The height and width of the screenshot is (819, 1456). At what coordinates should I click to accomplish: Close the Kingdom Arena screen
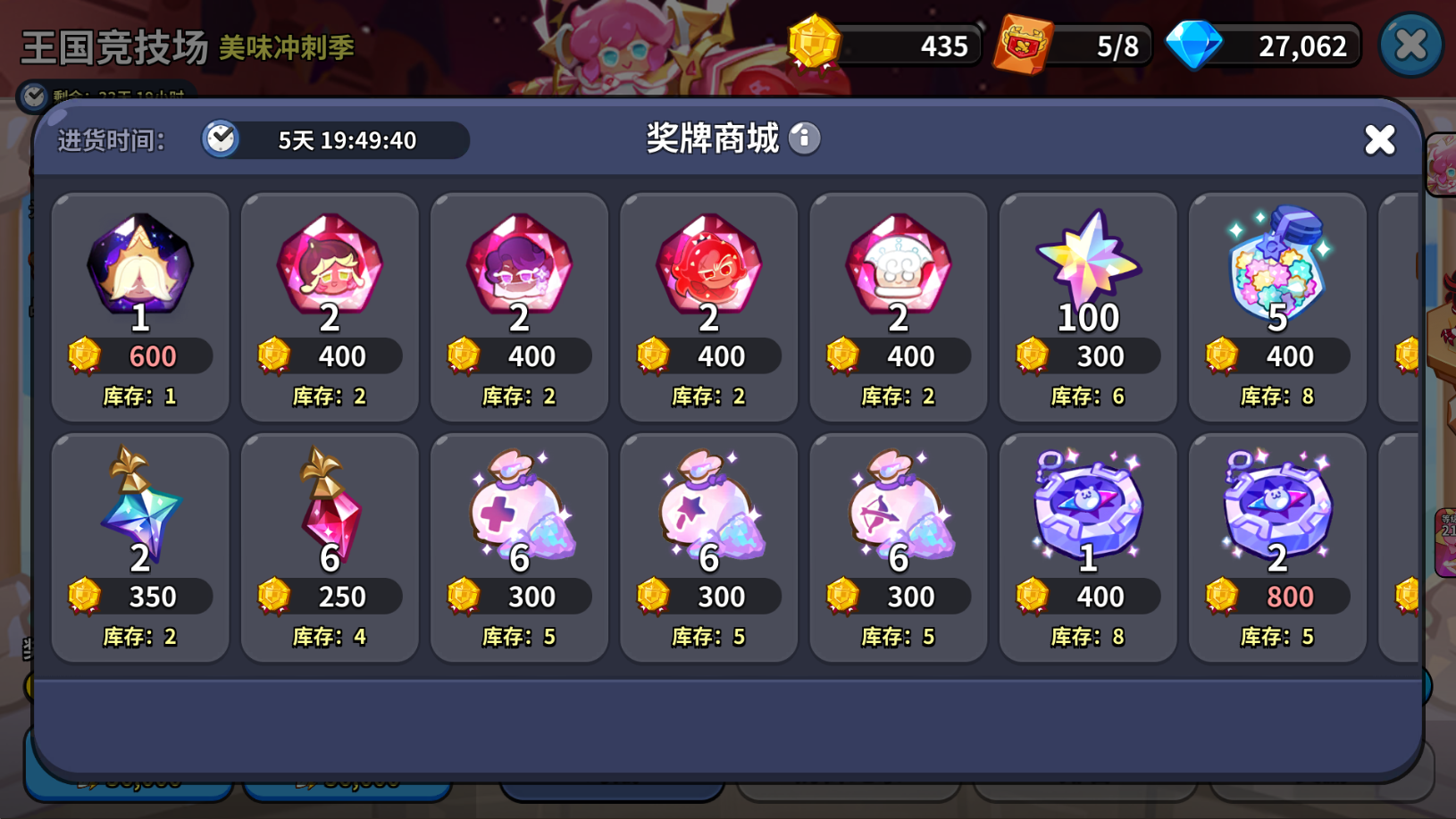1410,45
